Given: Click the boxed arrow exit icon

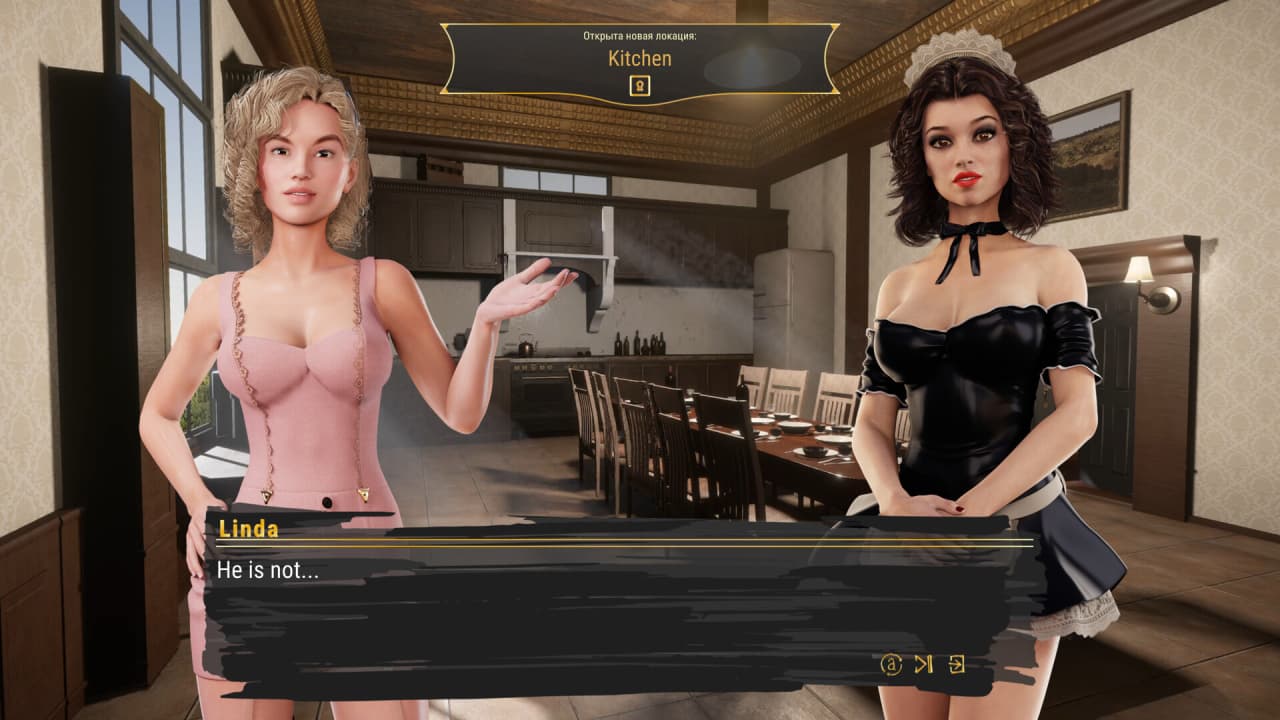Looking at the screenshot, I should [956, 664].
